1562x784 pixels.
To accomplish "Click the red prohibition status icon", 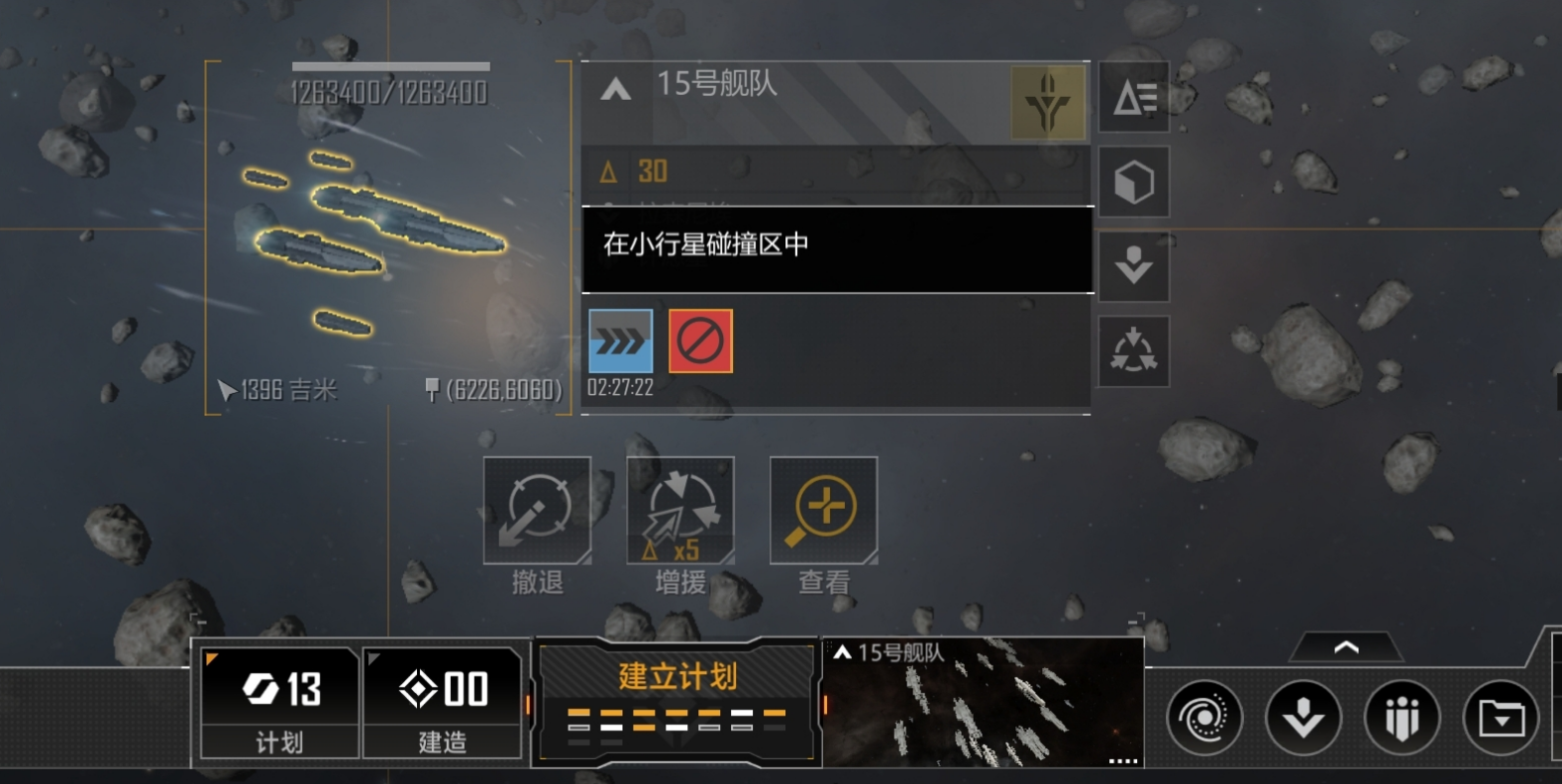I will coord(700,342).
